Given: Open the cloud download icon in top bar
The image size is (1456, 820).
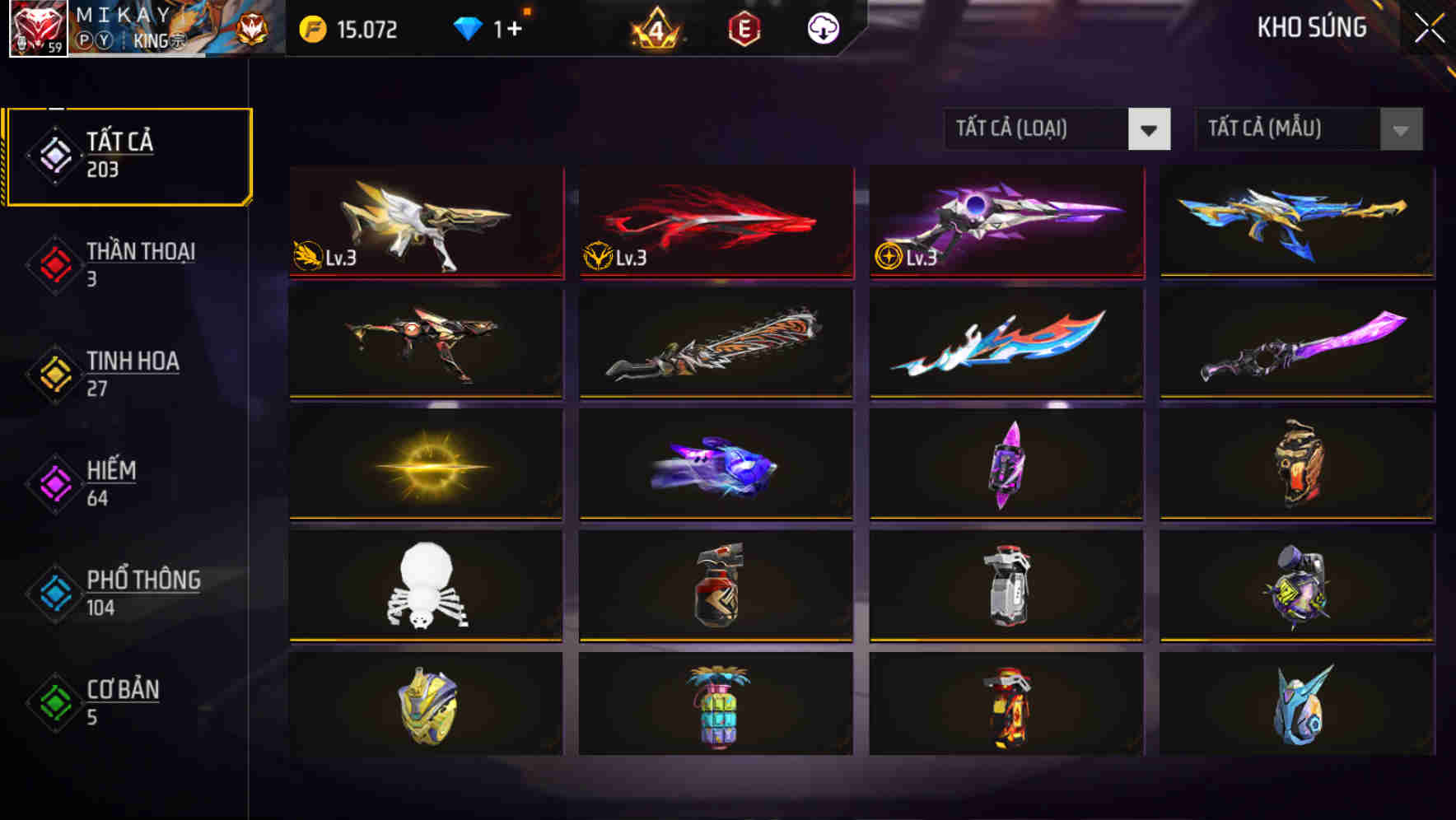Looking at the screenshot, I should click(x=824, y=30).
